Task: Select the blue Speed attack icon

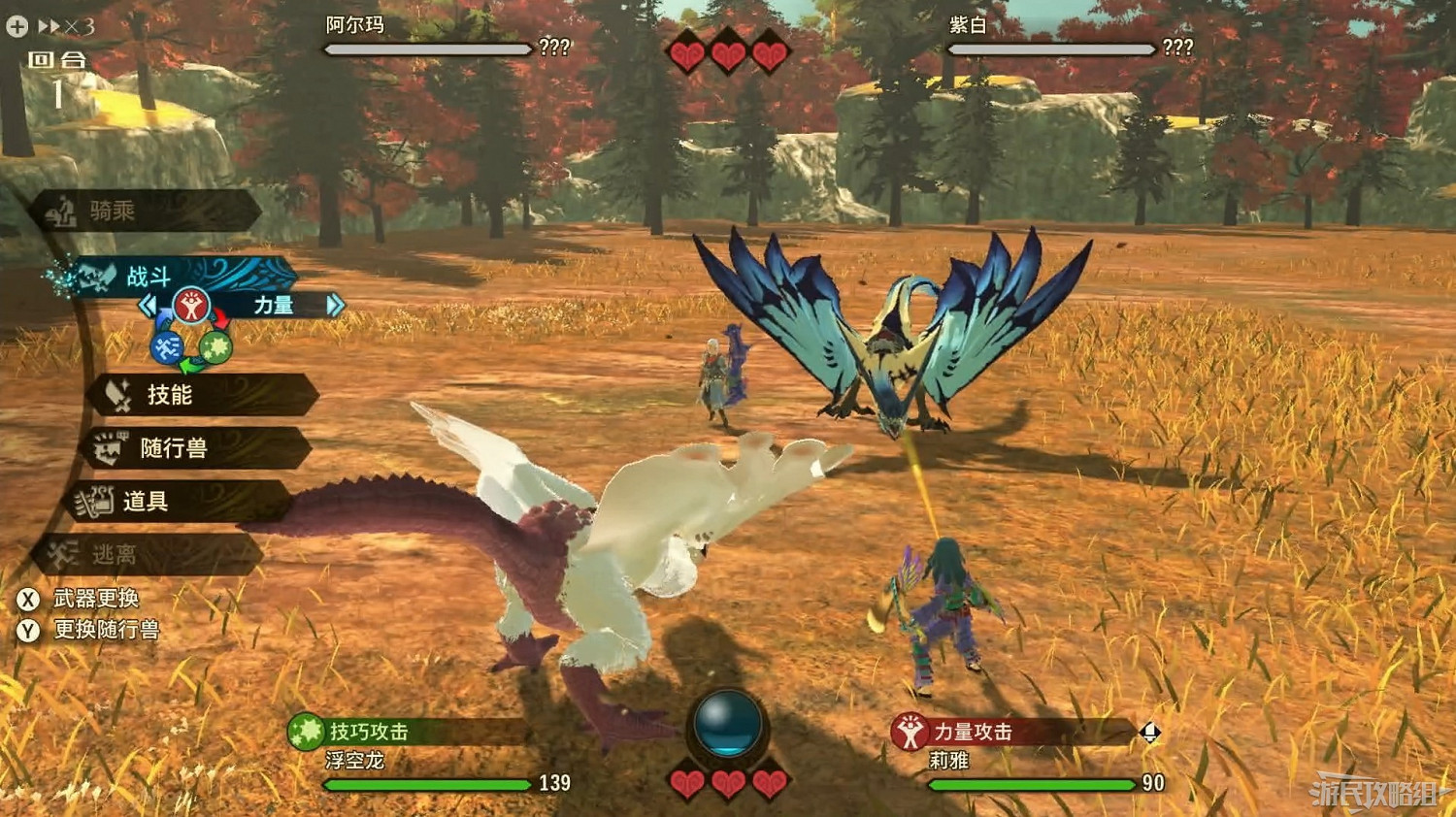Action: [165, 347]
